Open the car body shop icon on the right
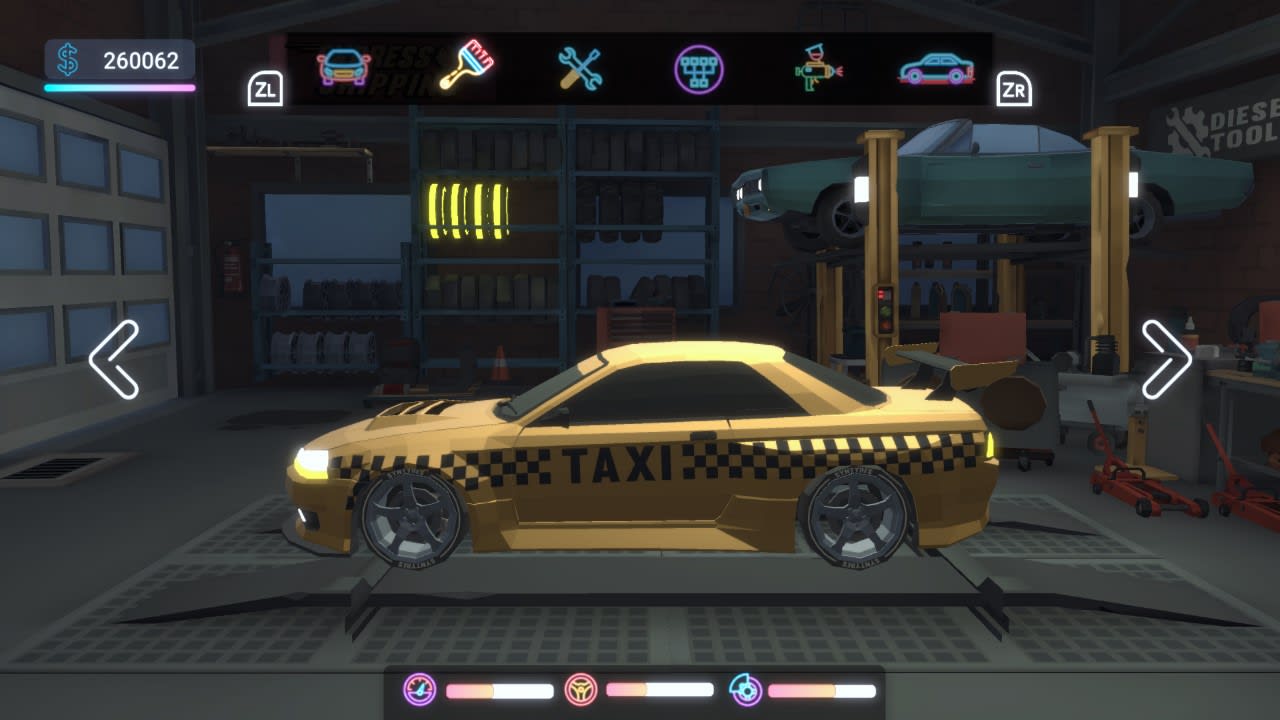Image resolution: width=1280 pixels, height=720 pixels. 935,68
